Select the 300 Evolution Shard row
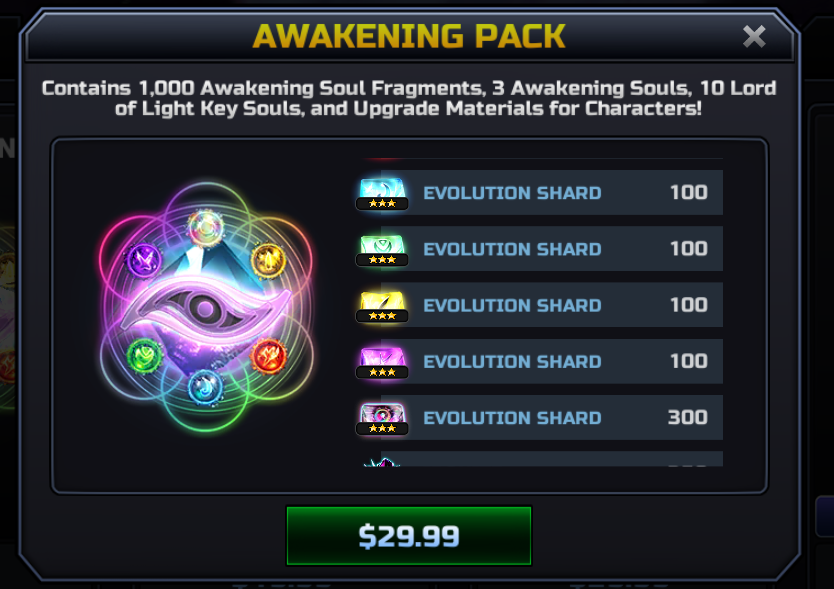834x589 pixels. click(540, 417)
